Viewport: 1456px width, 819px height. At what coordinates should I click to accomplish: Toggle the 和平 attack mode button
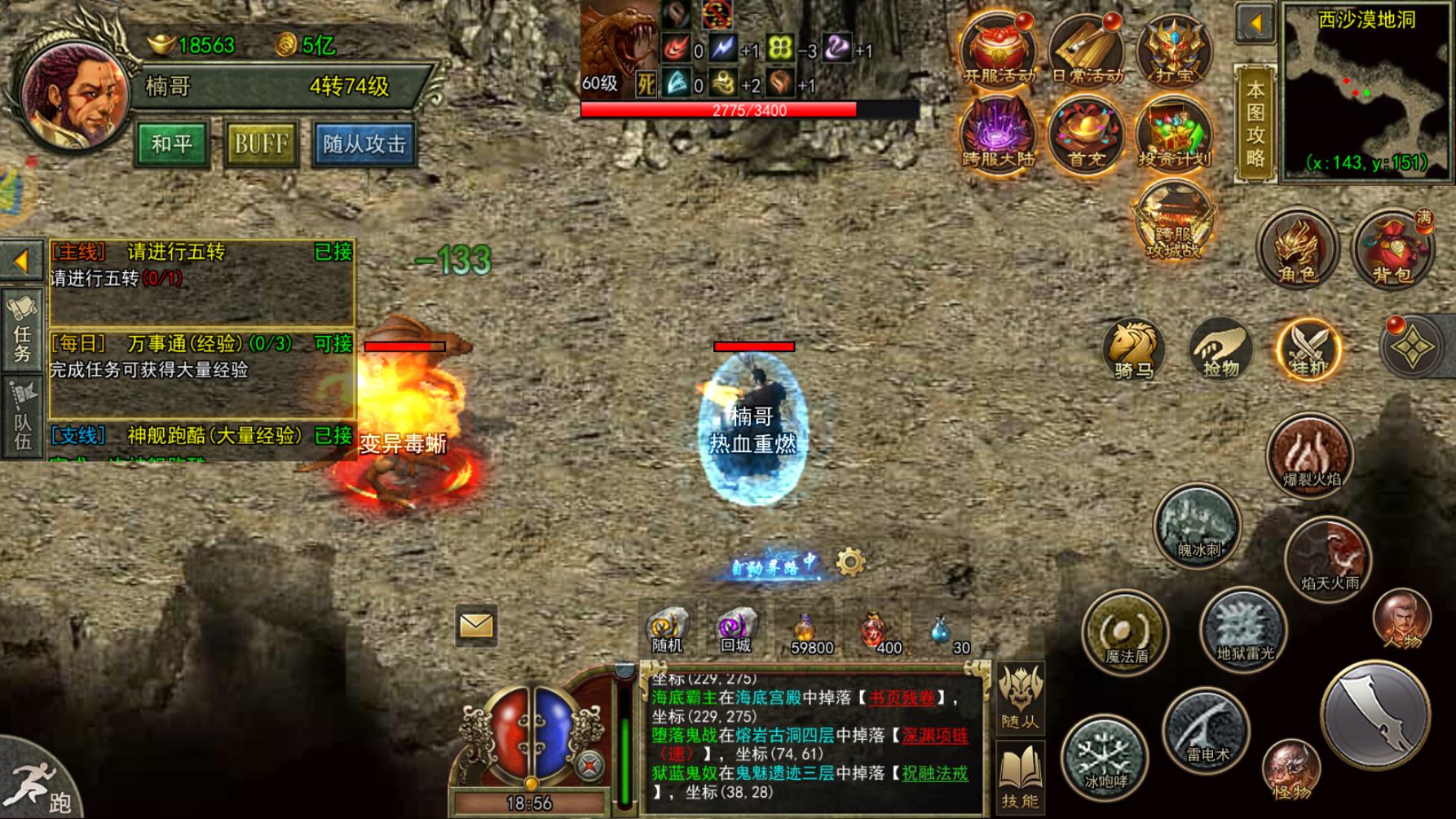(171, 144)
